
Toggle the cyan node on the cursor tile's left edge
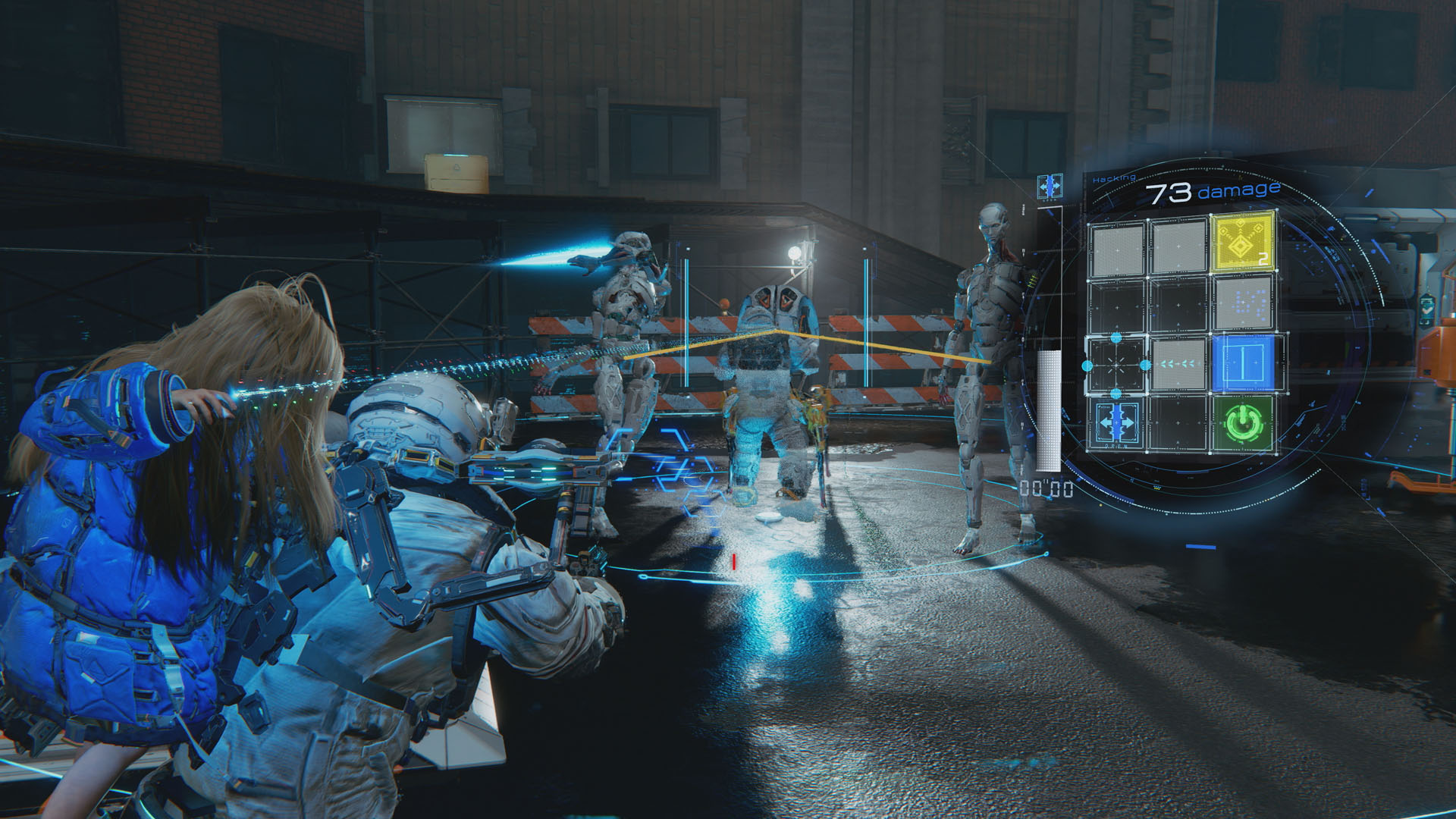pyautogui.click(x=1086, y=364)
